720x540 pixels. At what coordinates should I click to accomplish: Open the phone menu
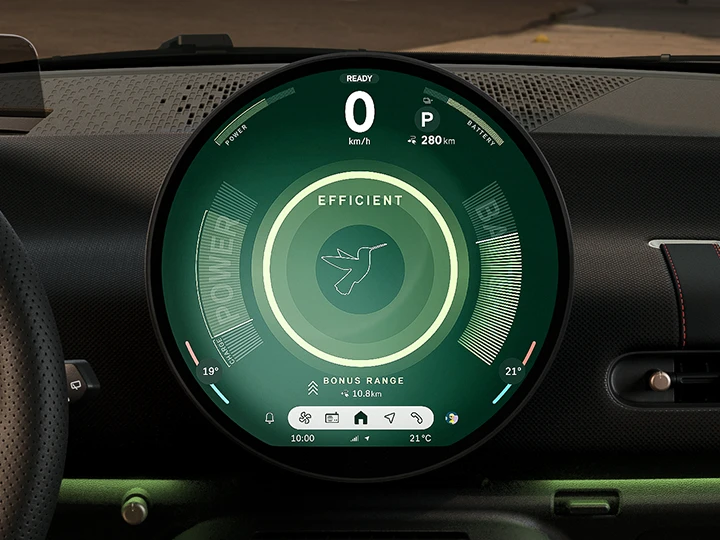coord(416,418)
